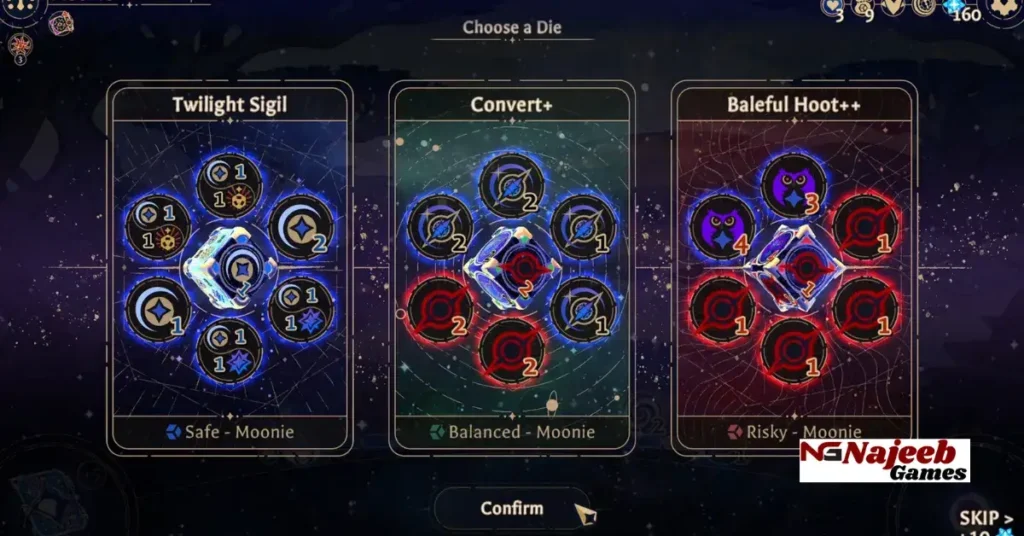
Task: Click the crescent moon face showing 2
Action: [x=300, y=228]
